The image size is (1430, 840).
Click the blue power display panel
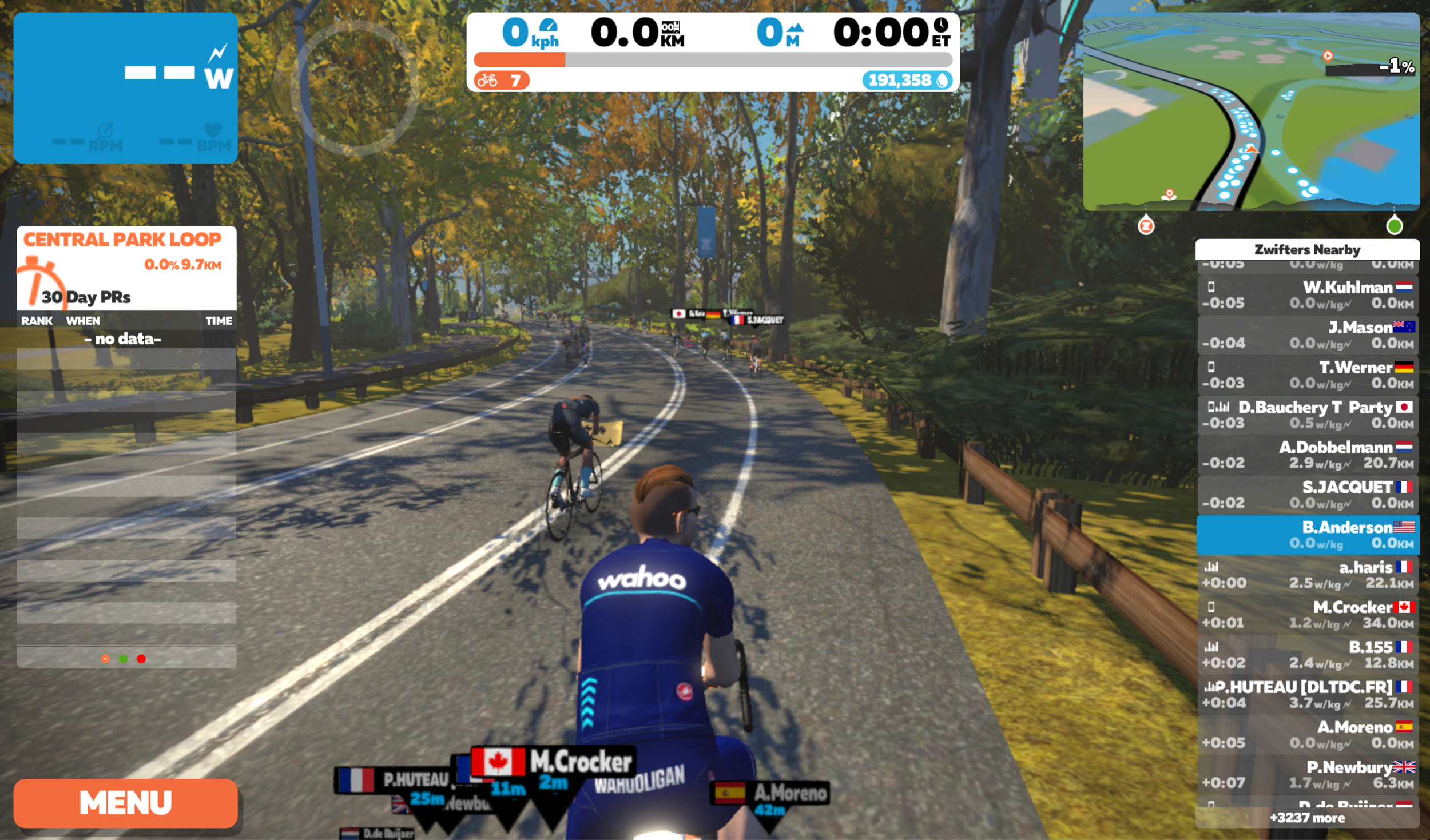(x=125, y=88)
